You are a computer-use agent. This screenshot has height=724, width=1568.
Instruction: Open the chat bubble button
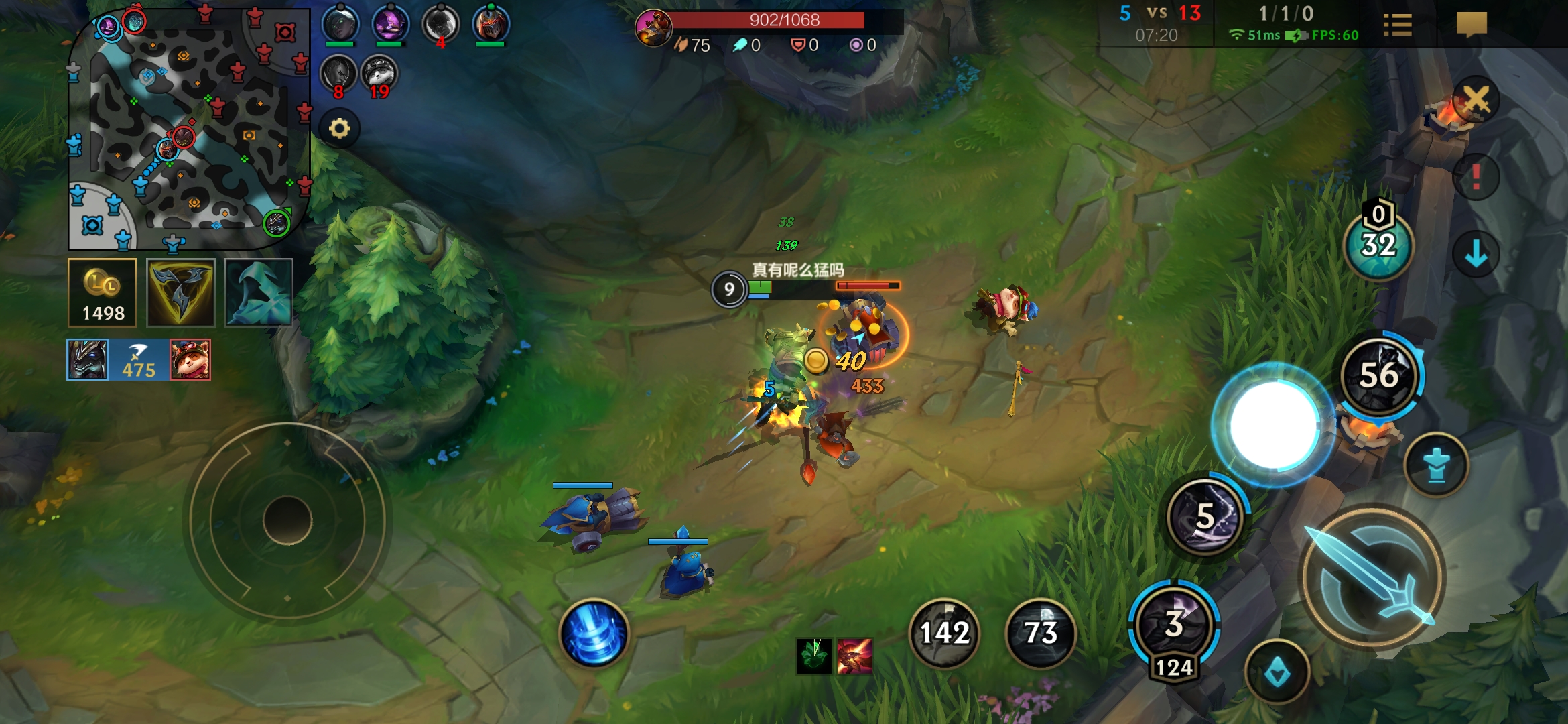pyautogui.click(x=1472, y=25)
